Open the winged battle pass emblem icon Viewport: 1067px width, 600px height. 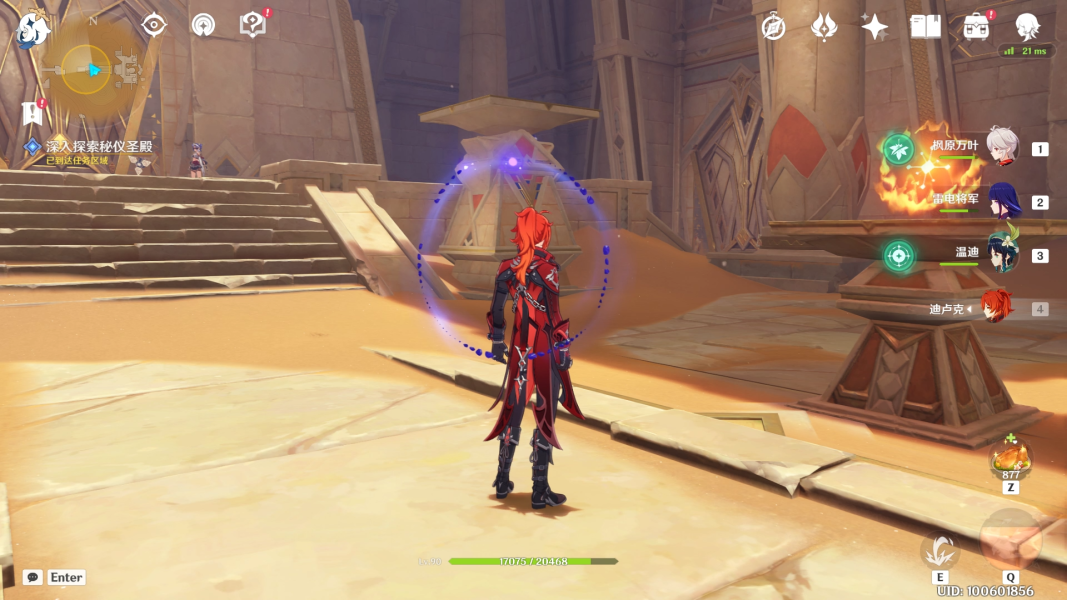click(824, 27)
